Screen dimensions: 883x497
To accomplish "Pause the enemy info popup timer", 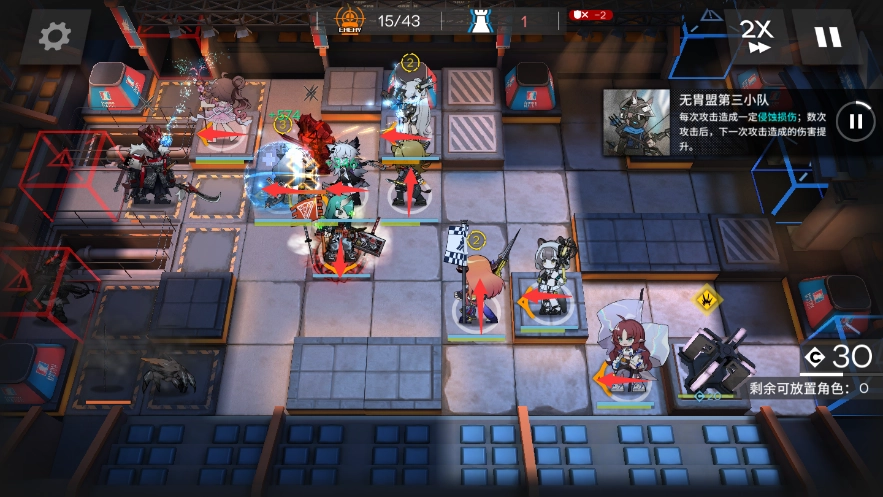I will pyautogui.click(x=855, y=122).
